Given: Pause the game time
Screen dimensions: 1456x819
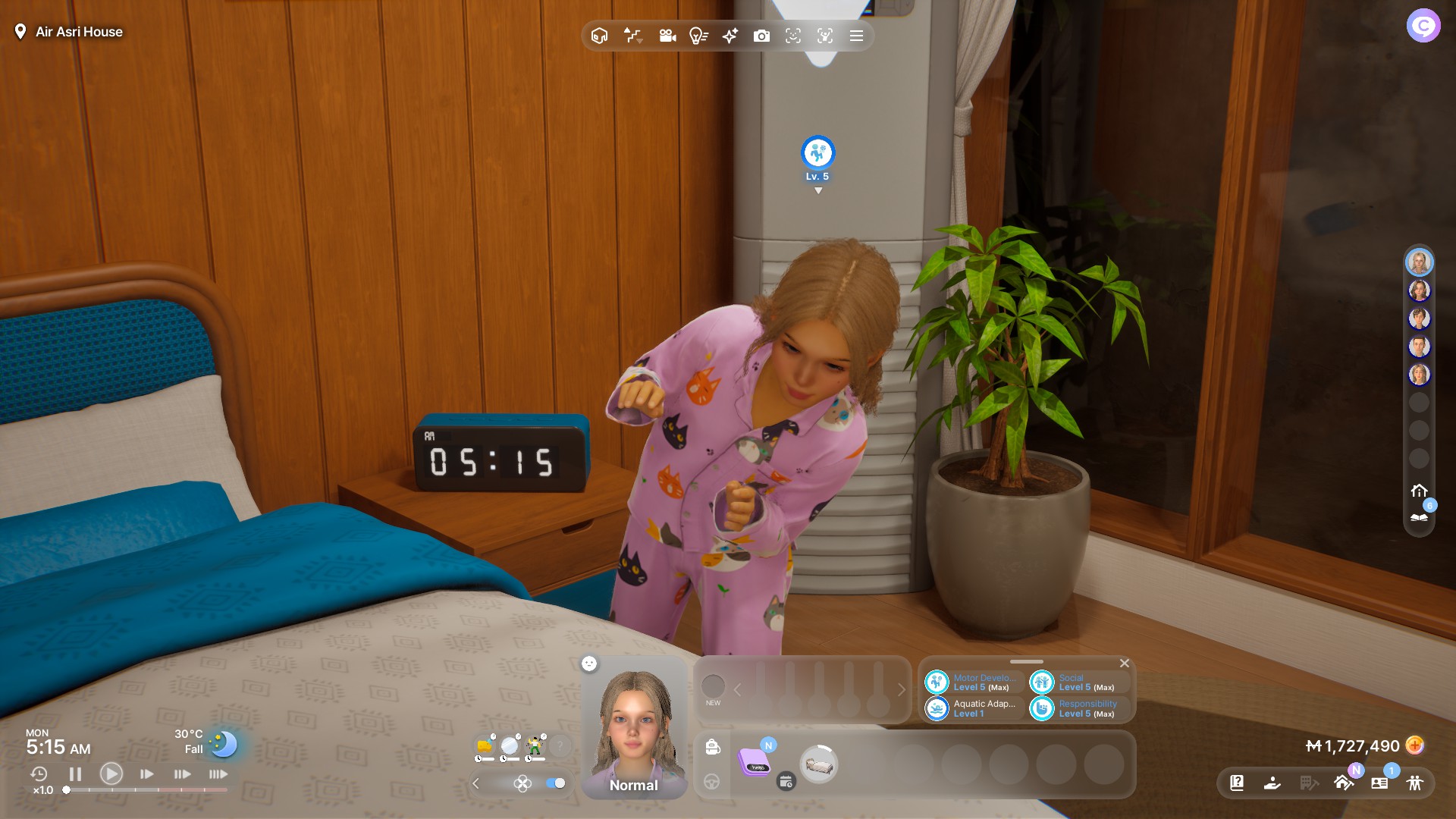Looking at the screenshot, I should tap(75, 774).
